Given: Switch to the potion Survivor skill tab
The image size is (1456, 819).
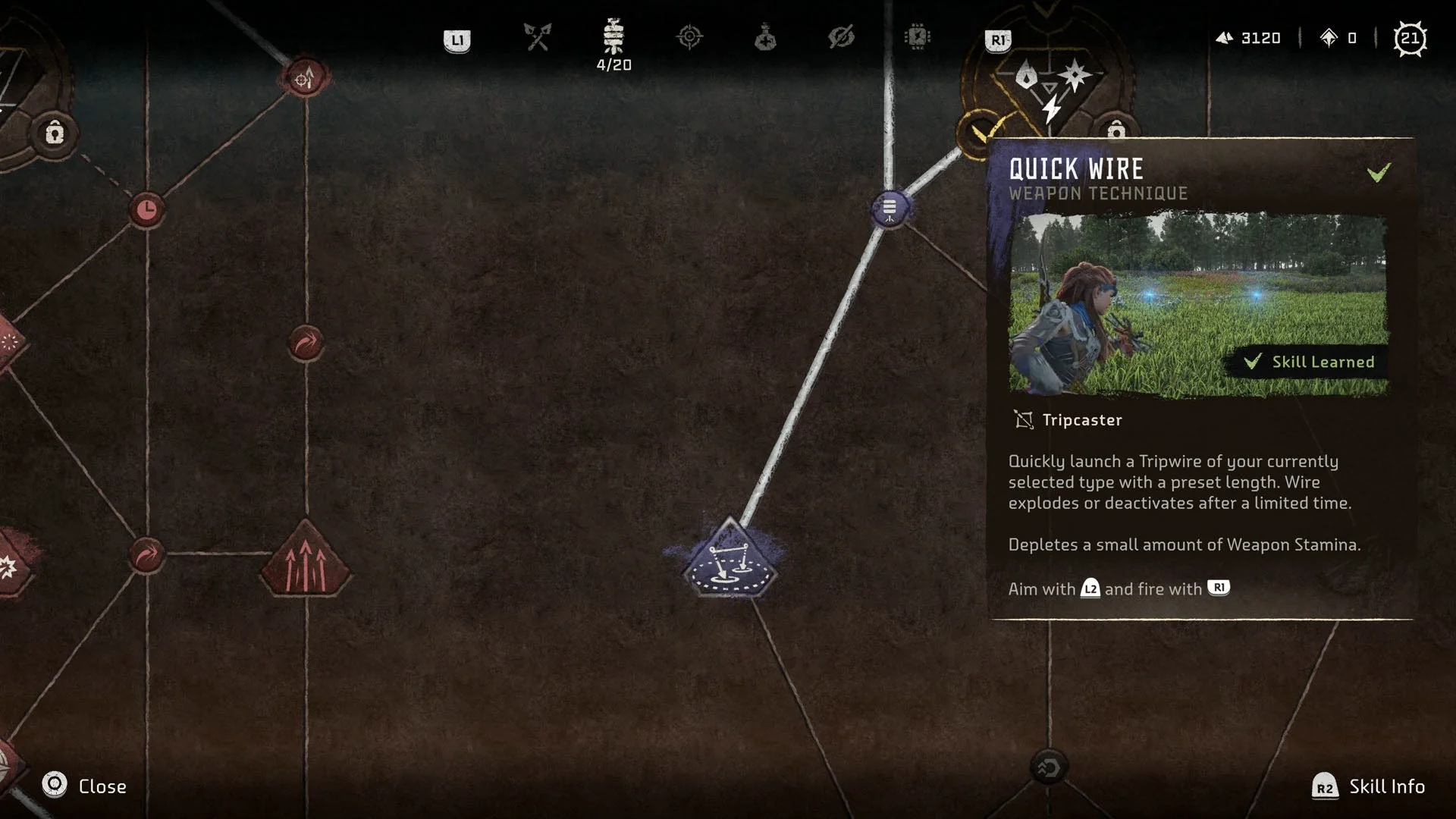Looking at the screenshot, I should (765, 37).
